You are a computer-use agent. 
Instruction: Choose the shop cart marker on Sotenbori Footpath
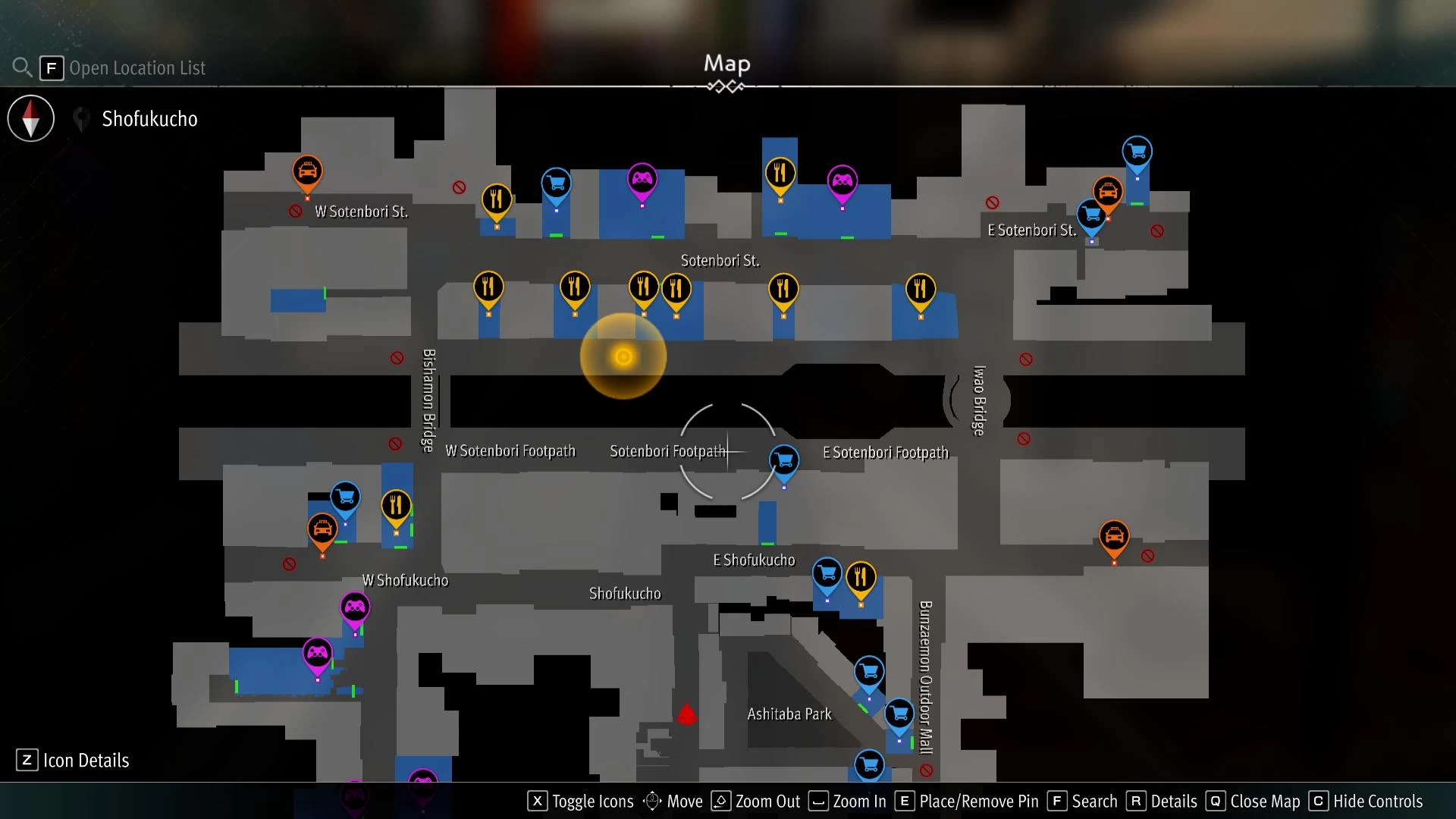(784, 460)
